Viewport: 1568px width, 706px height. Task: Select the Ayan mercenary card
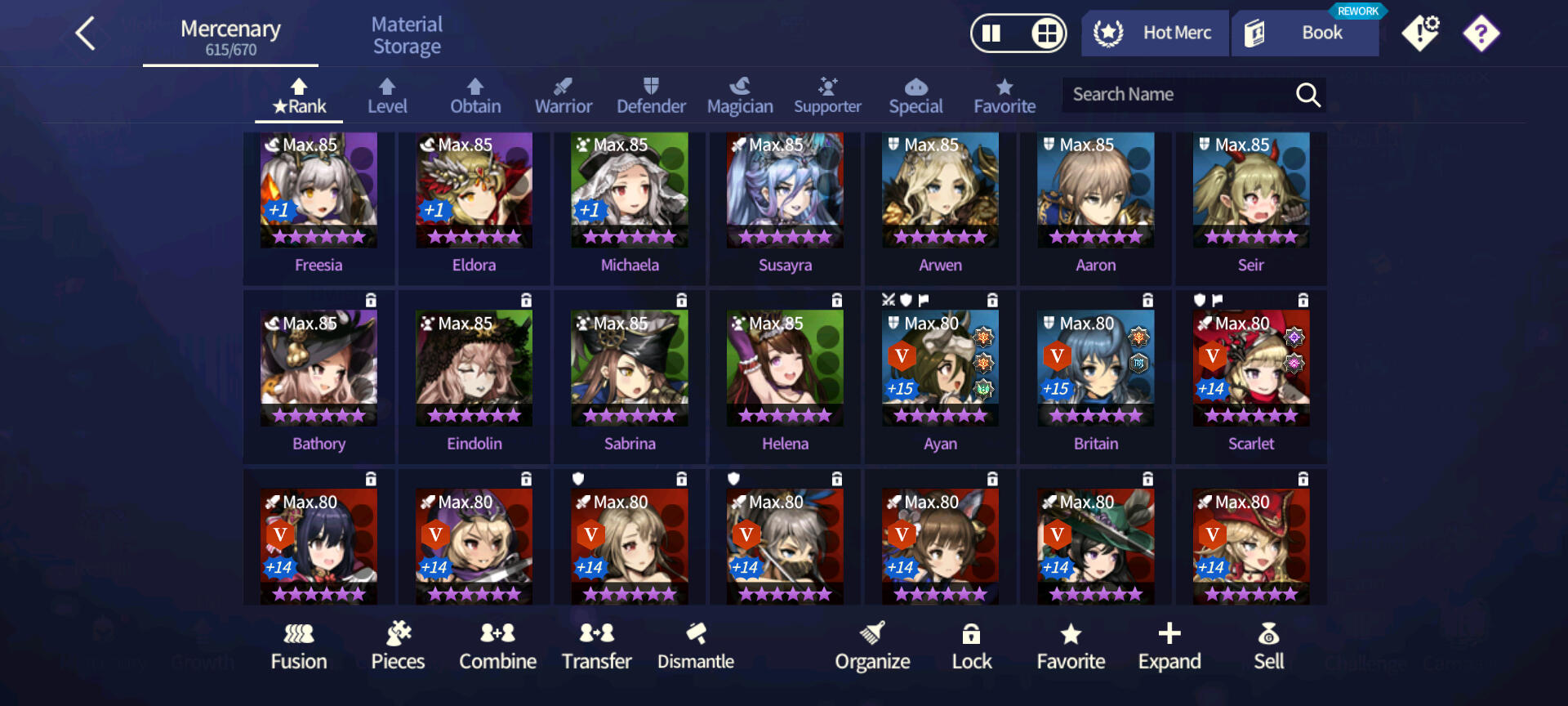tap(940, 376)
